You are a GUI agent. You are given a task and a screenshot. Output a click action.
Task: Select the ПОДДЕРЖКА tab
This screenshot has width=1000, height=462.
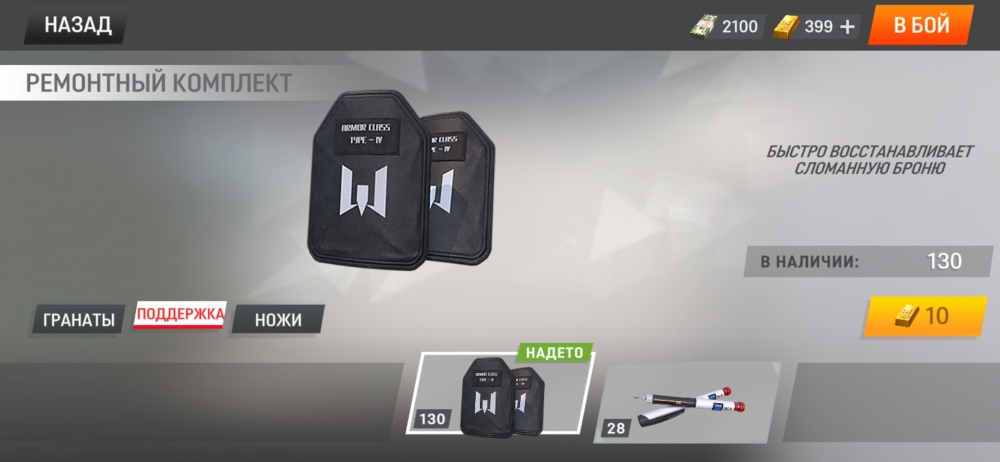pos(180,316)
